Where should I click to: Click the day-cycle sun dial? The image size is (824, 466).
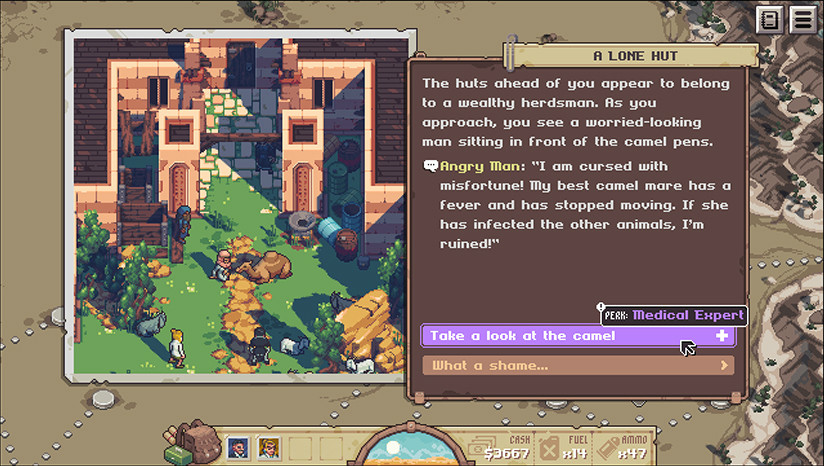405,449
